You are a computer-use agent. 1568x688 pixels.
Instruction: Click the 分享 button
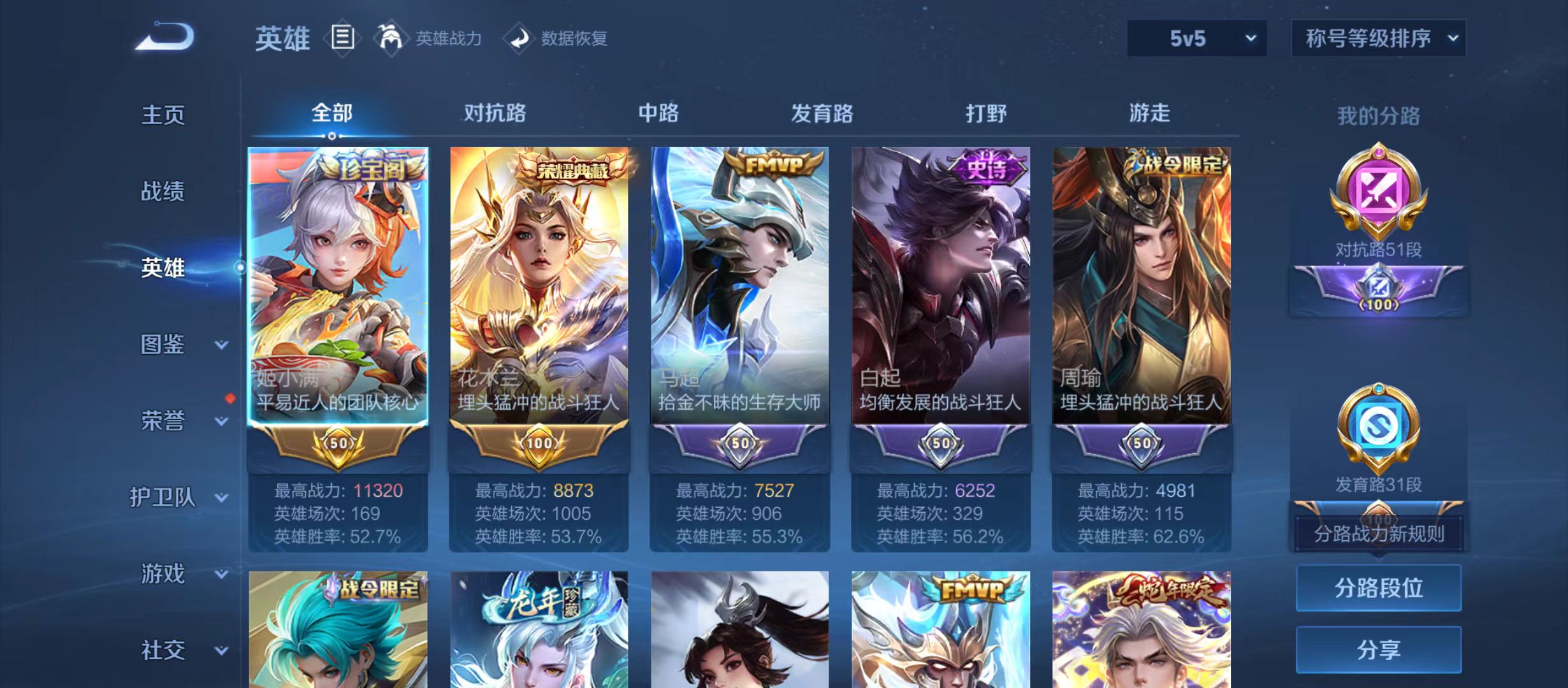point(1378,650)
